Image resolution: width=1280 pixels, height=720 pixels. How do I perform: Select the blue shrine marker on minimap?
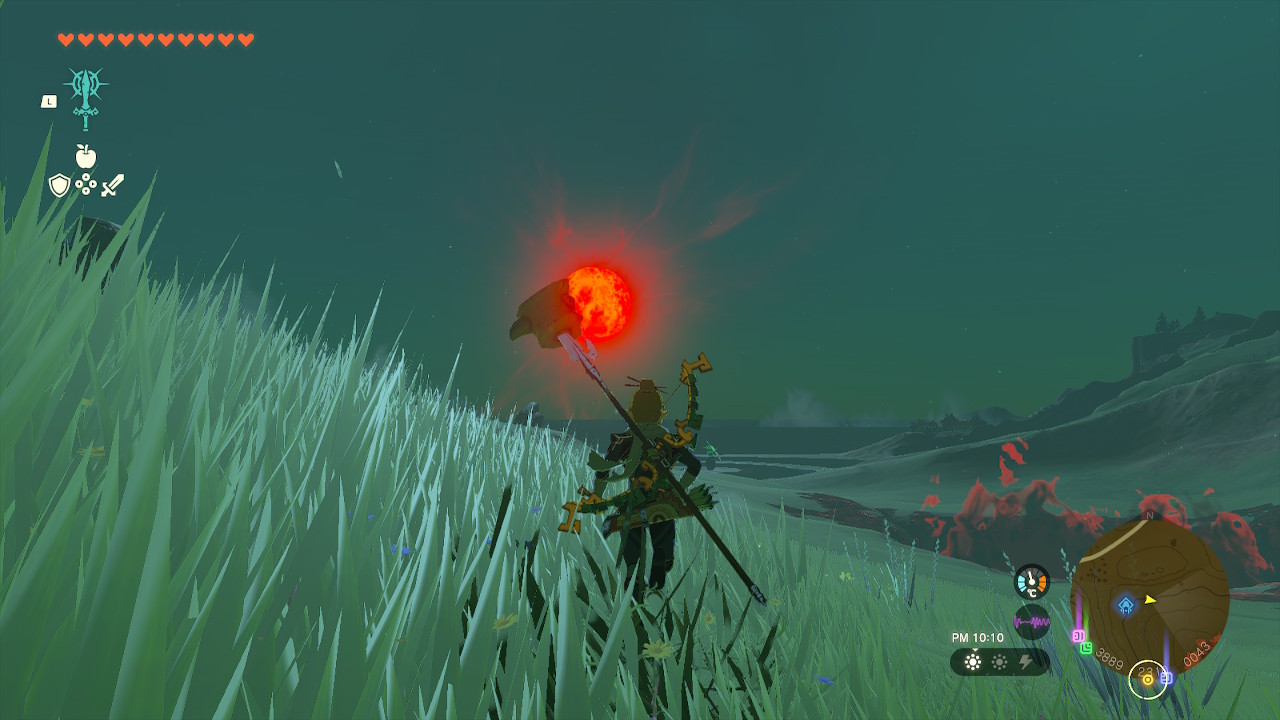click(x=1126, y=605)
